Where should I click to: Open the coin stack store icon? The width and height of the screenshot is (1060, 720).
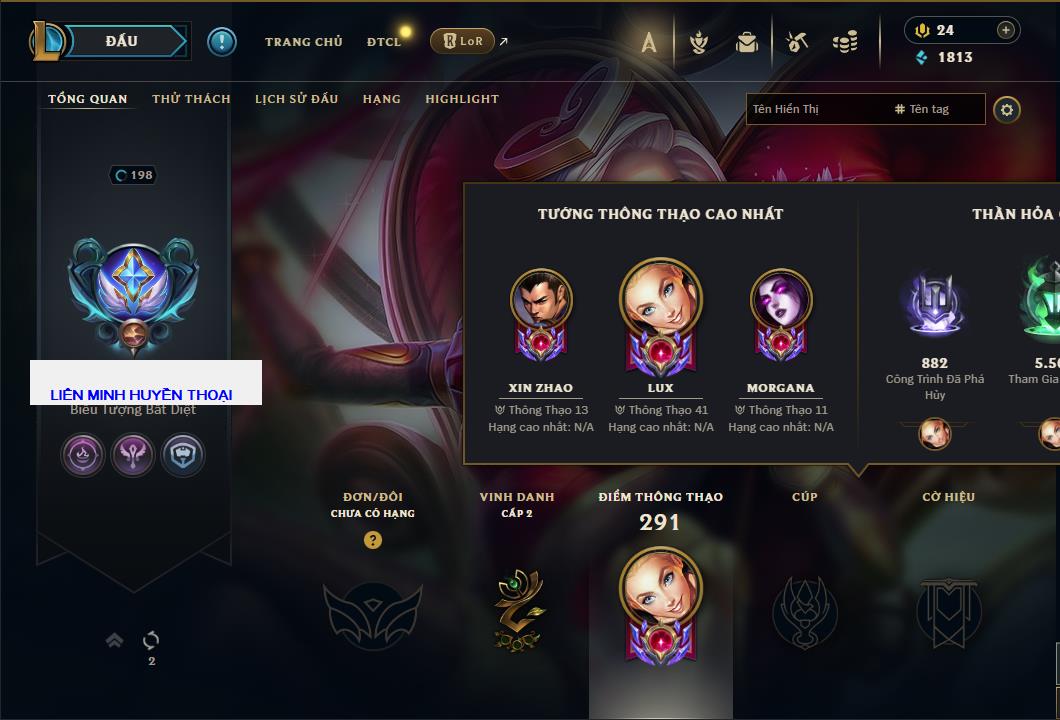click(x=845, y=42)
